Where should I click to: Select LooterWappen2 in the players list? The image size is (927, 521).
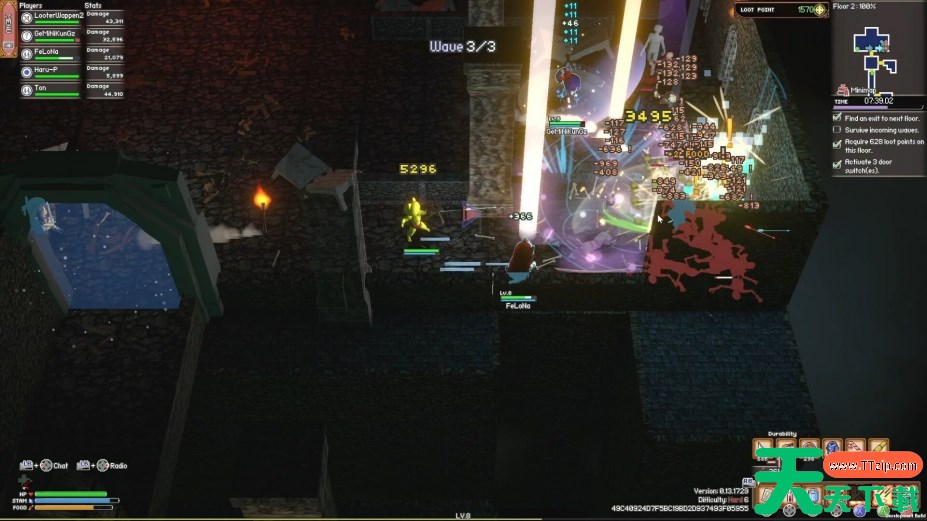click(x=58, y=17)
